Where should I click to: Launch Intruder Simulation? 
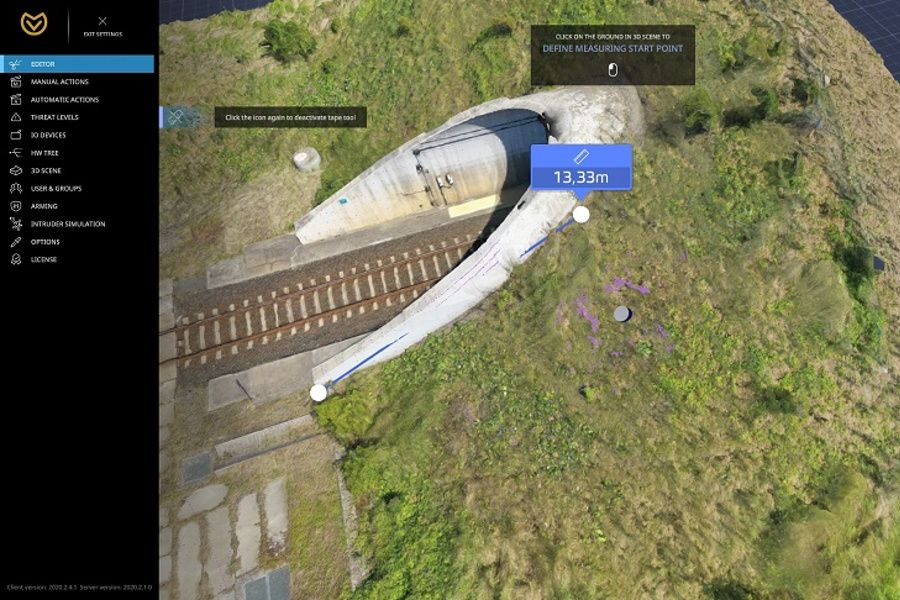coord(67,224)
